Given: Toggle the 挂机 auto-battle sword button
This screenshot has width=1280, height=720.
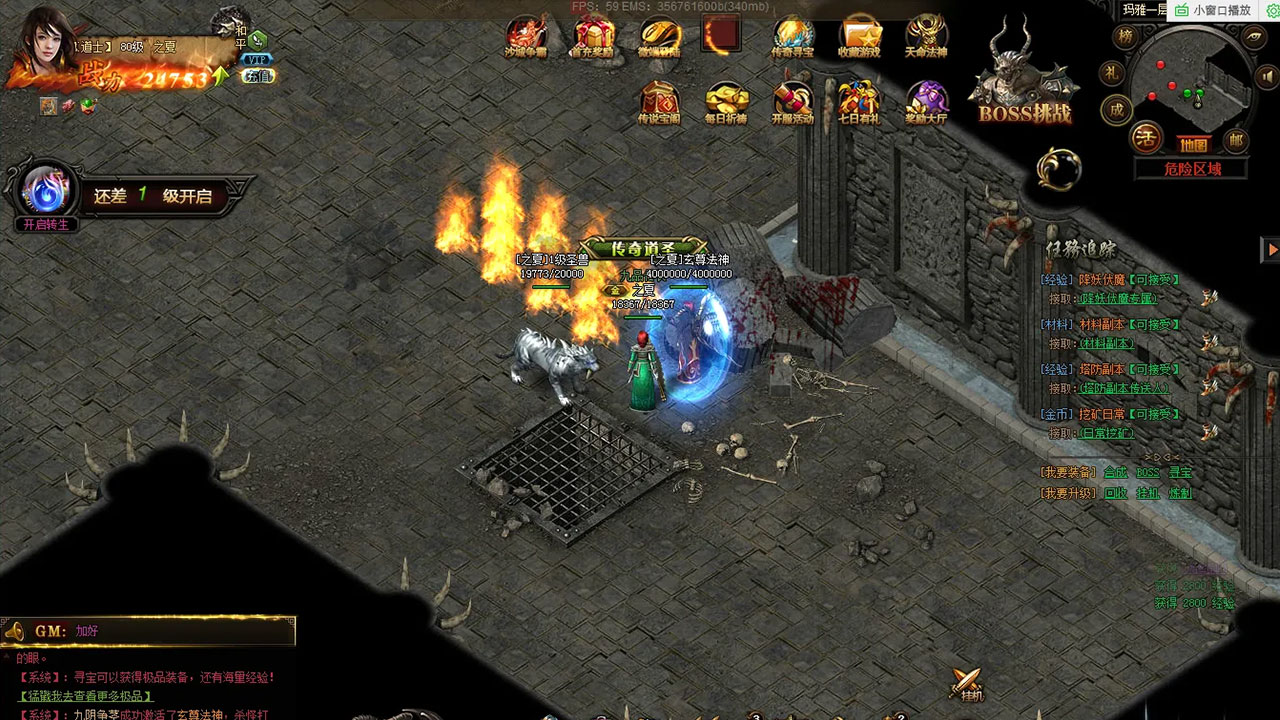Looking at the screenshot, I should click(x=967, y=685).
